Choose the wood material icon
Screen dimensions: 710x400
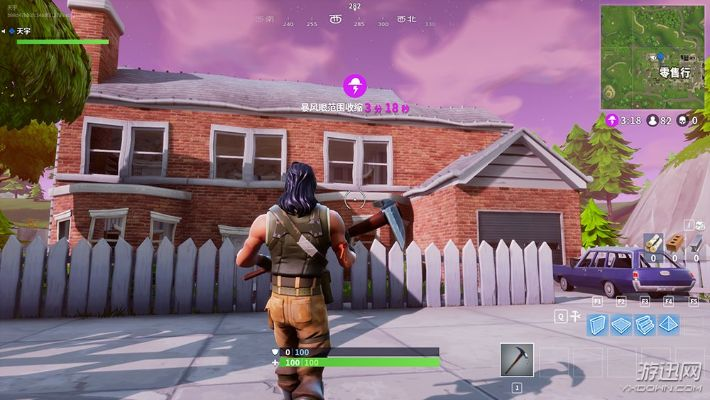pyautogui.click(x=652, y=242)
